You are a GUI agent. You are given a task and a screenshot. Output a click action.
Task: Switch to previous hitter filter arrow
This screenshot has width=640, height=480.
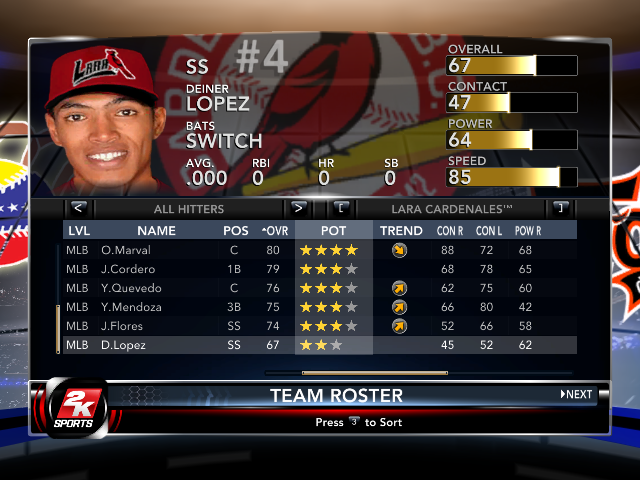click(79, 208)
